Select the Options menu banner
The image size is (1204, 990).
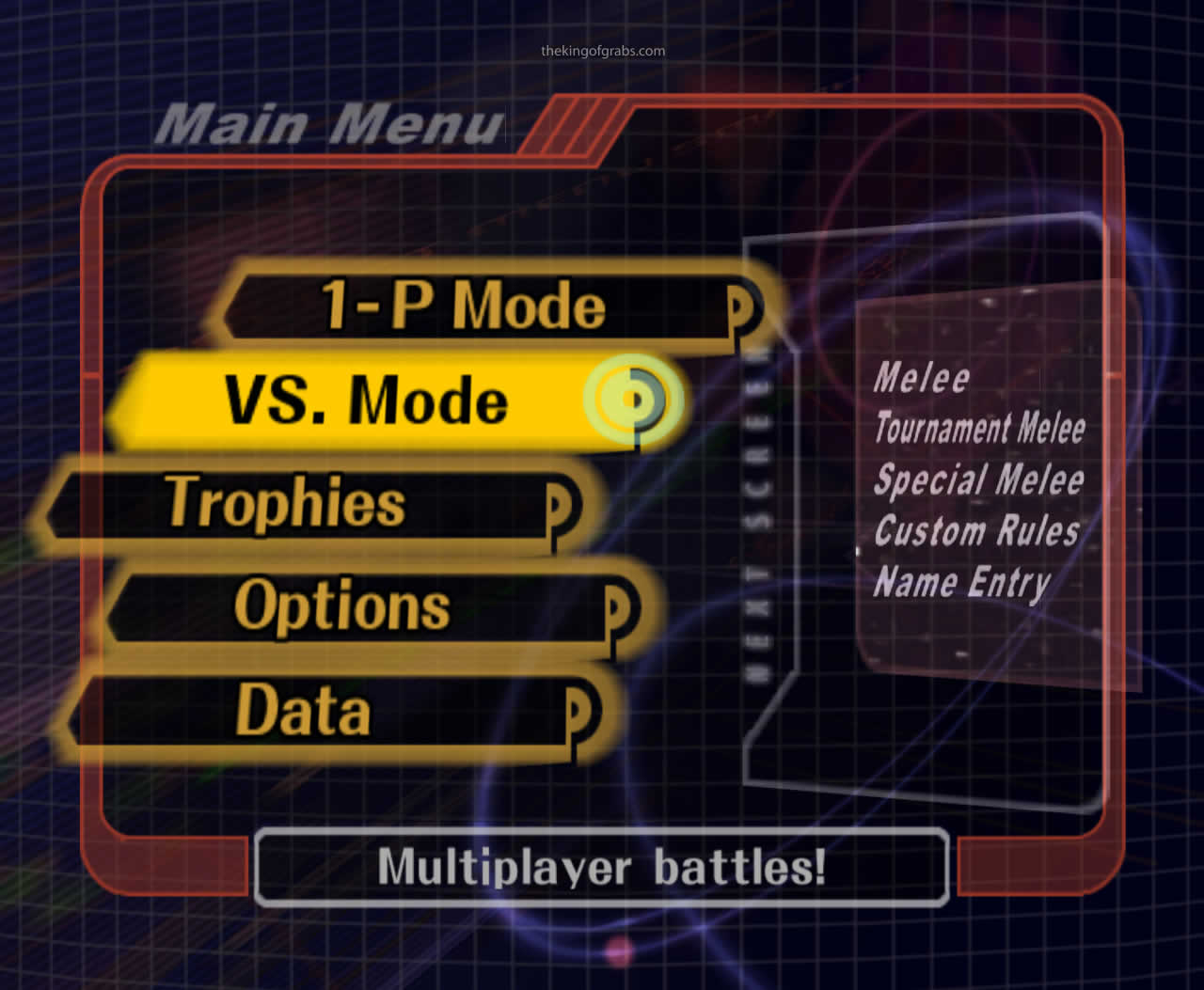click(x=341, y=606)
